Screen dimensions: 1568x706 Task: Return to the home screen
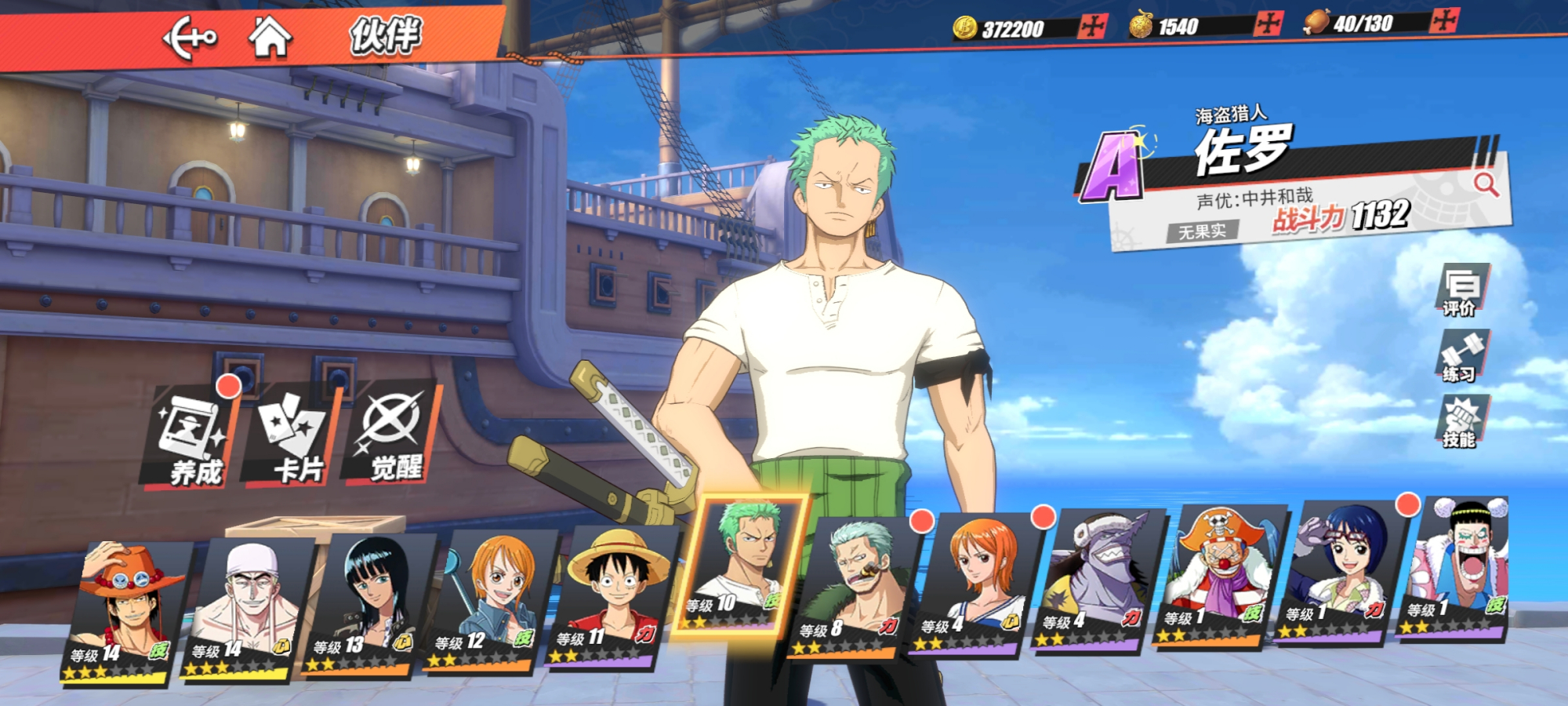pos(270,37)
